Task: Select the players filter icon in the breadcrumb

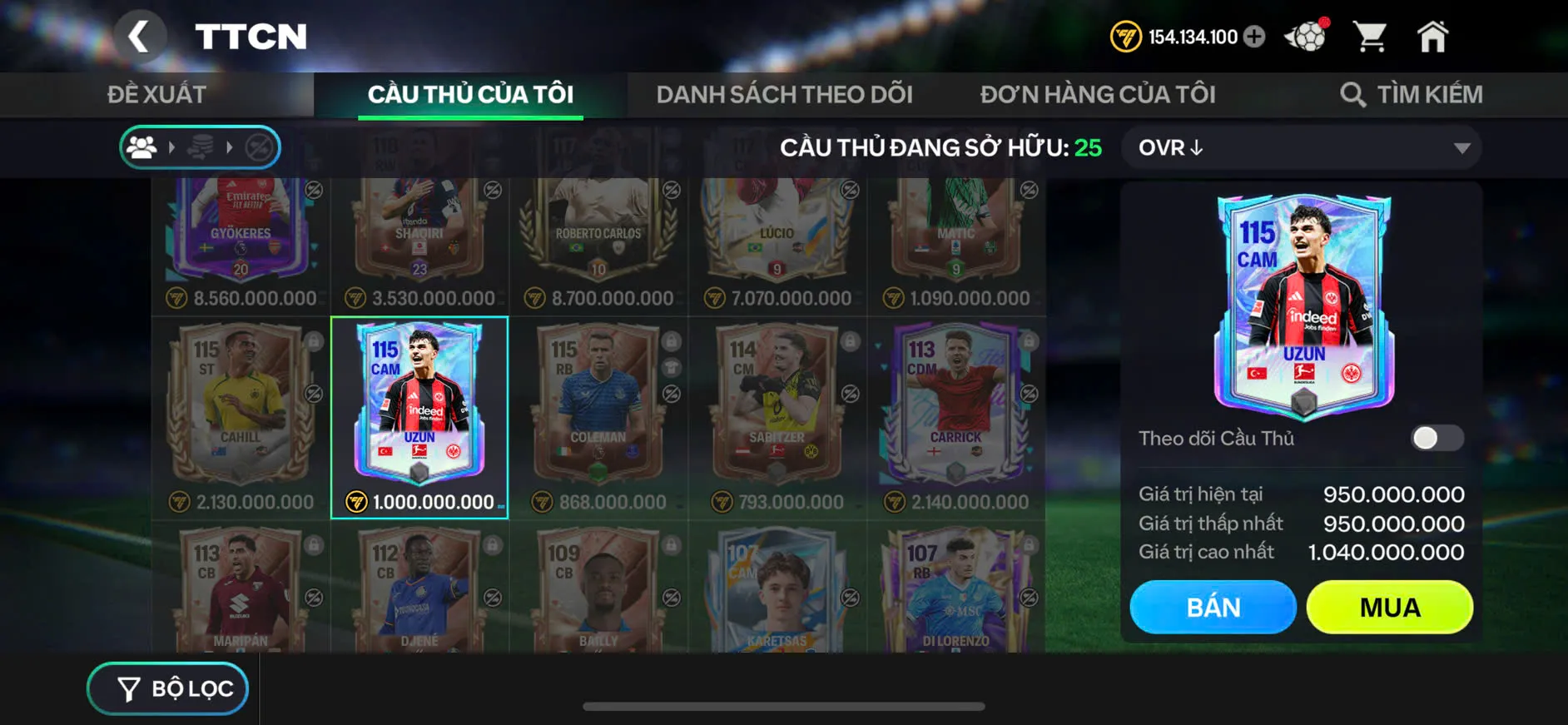Action: point(142,147)
